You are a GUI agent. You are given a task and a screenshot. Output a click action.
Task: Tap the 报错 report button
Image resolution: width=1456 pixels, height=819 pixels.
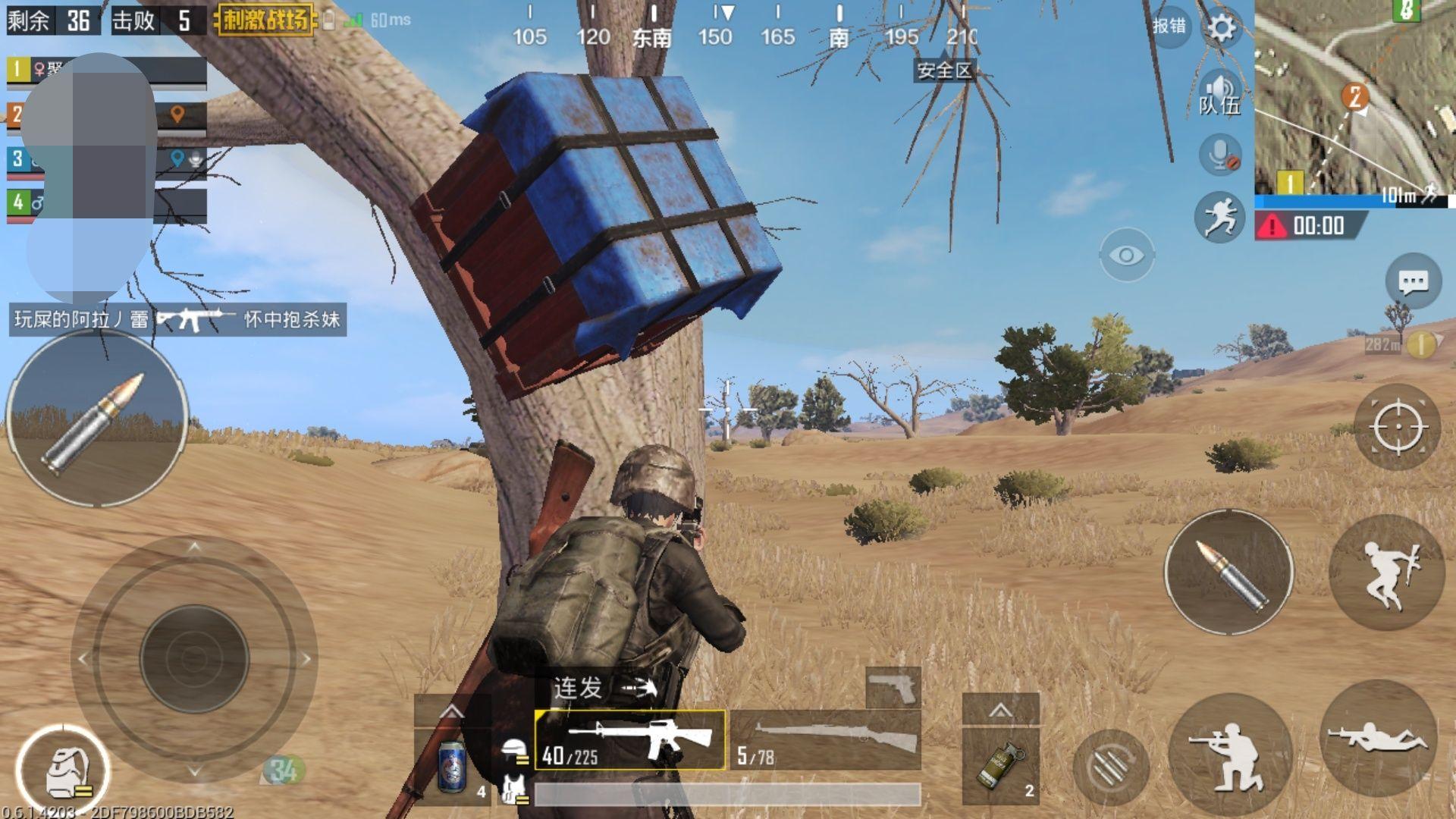coord(1169,27)
